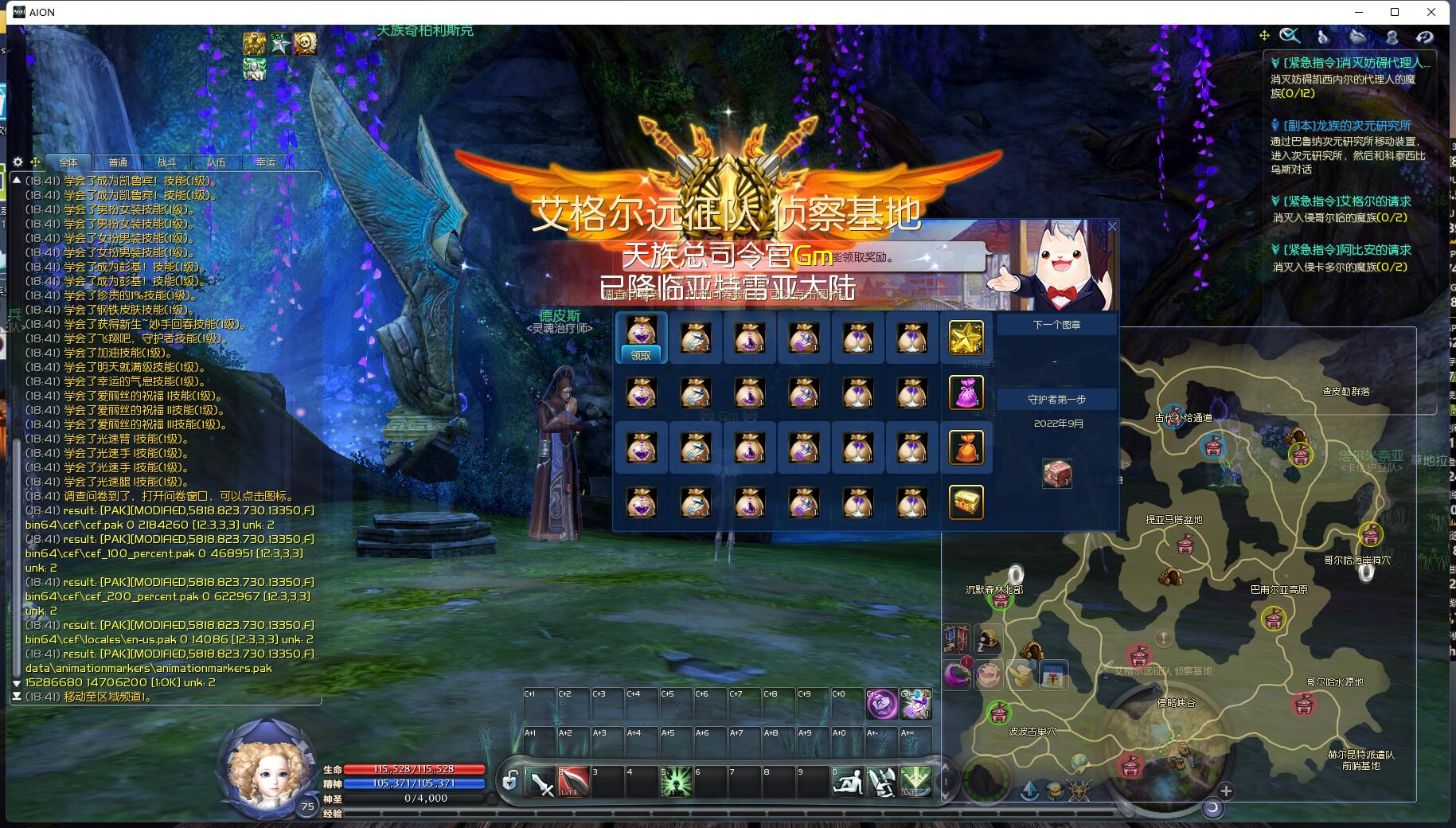1456x828 pixels.
Task: Close the AION game window
Action: (1431, 12)
